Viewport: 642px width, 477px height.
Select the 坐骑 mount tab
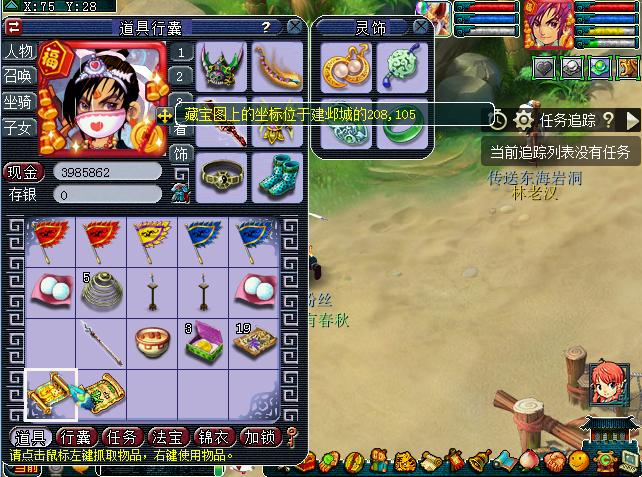click(18, 102)
